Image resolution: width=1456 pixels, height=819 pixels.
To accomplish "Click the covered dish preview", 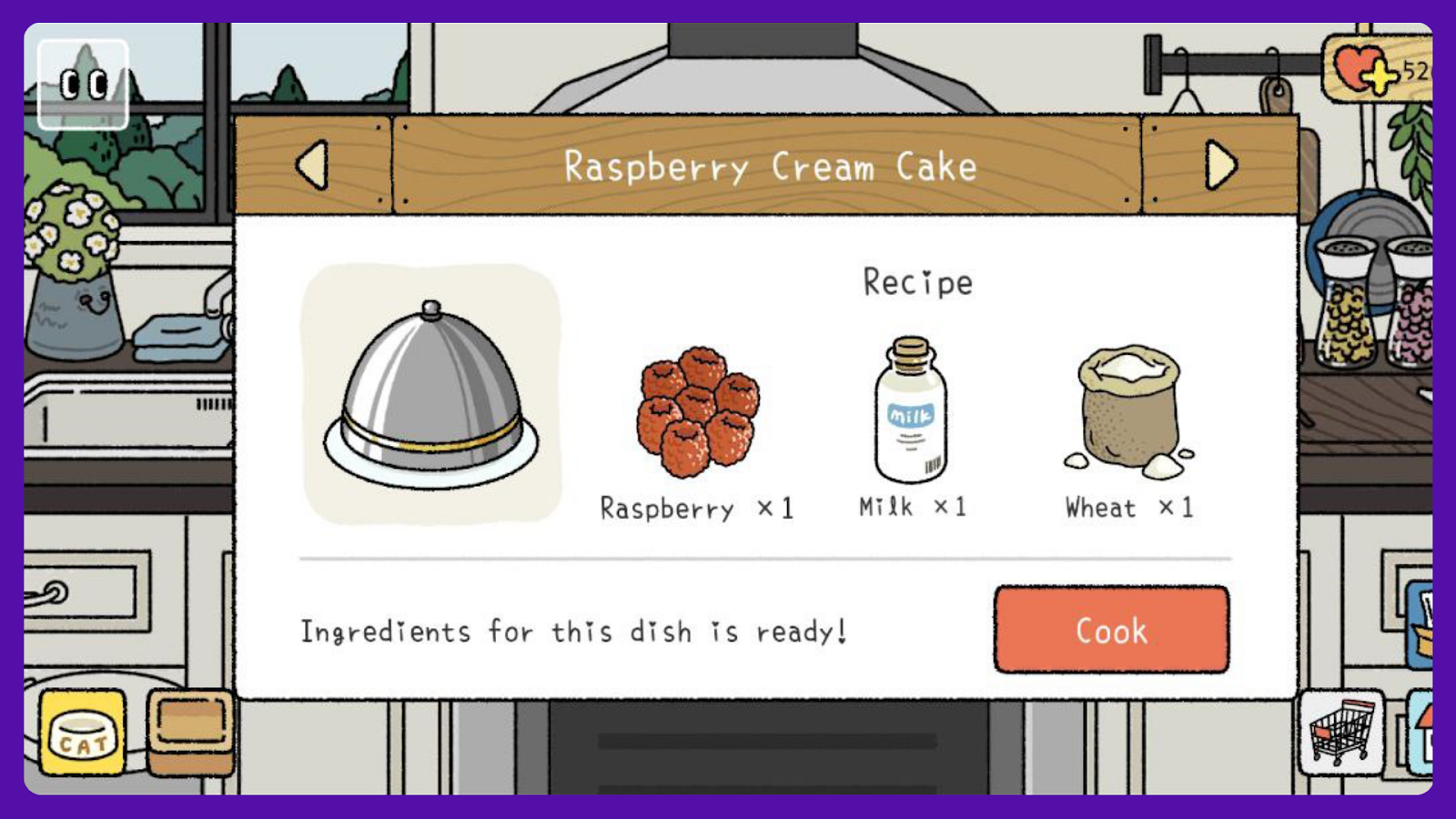I will pyautogui.click(x=431, y=394).
